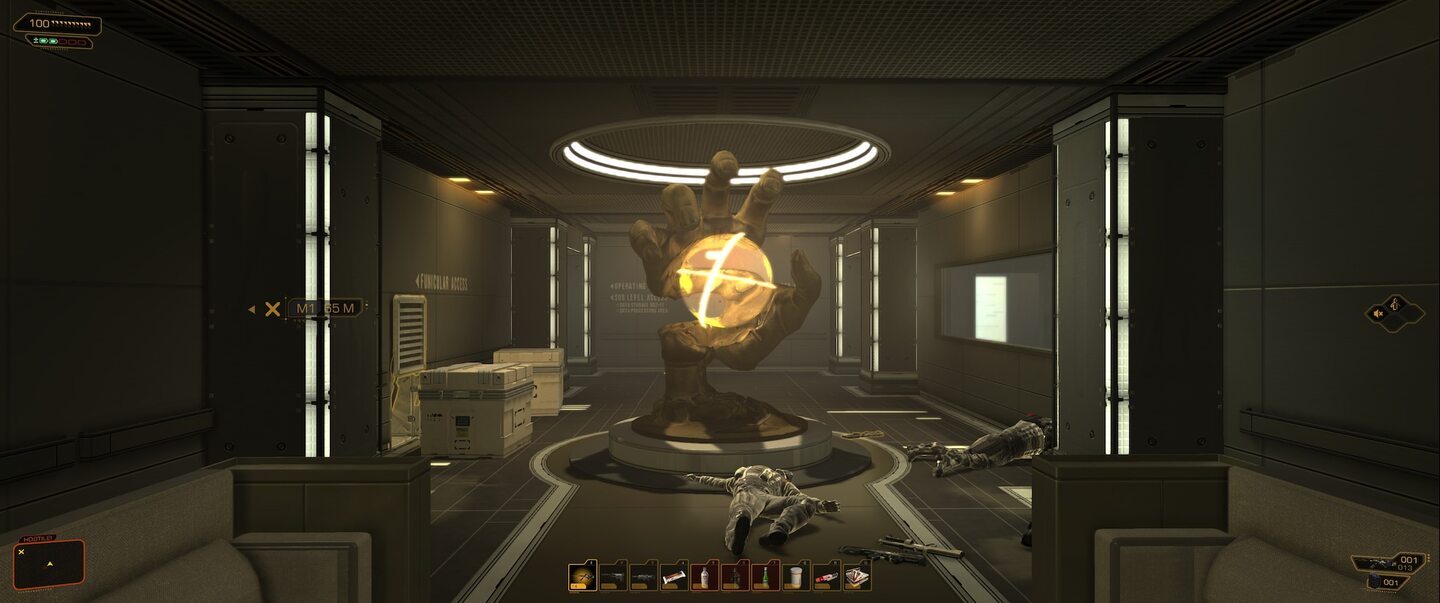
Task: Select the M1 objective waypoint marker
Action: point(324,308)
